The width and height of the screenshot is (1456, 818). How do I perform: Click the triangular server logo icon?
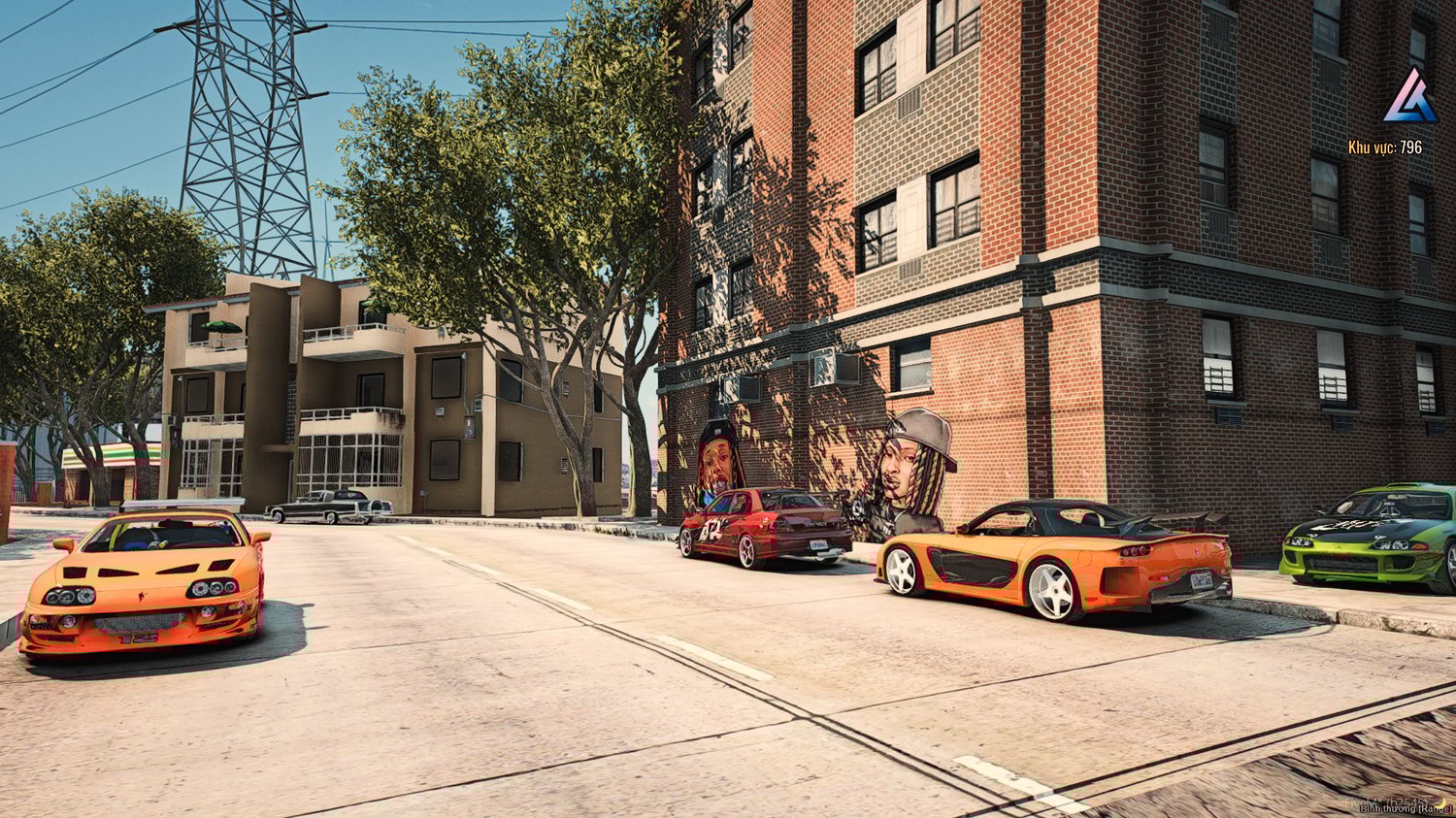1409,97
